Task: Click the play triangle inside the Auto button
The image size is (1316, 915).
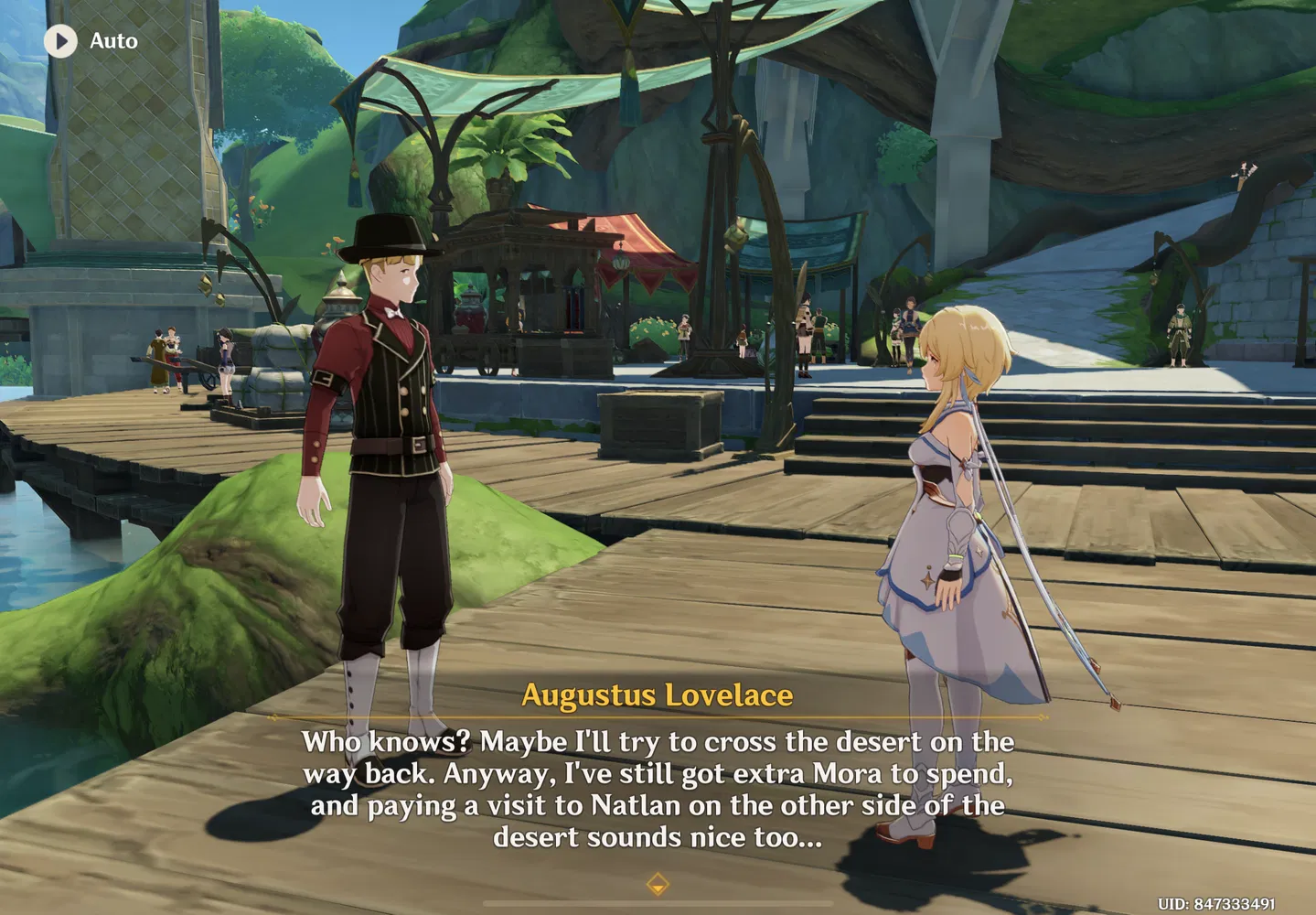Action: click(x=62, y=41)
